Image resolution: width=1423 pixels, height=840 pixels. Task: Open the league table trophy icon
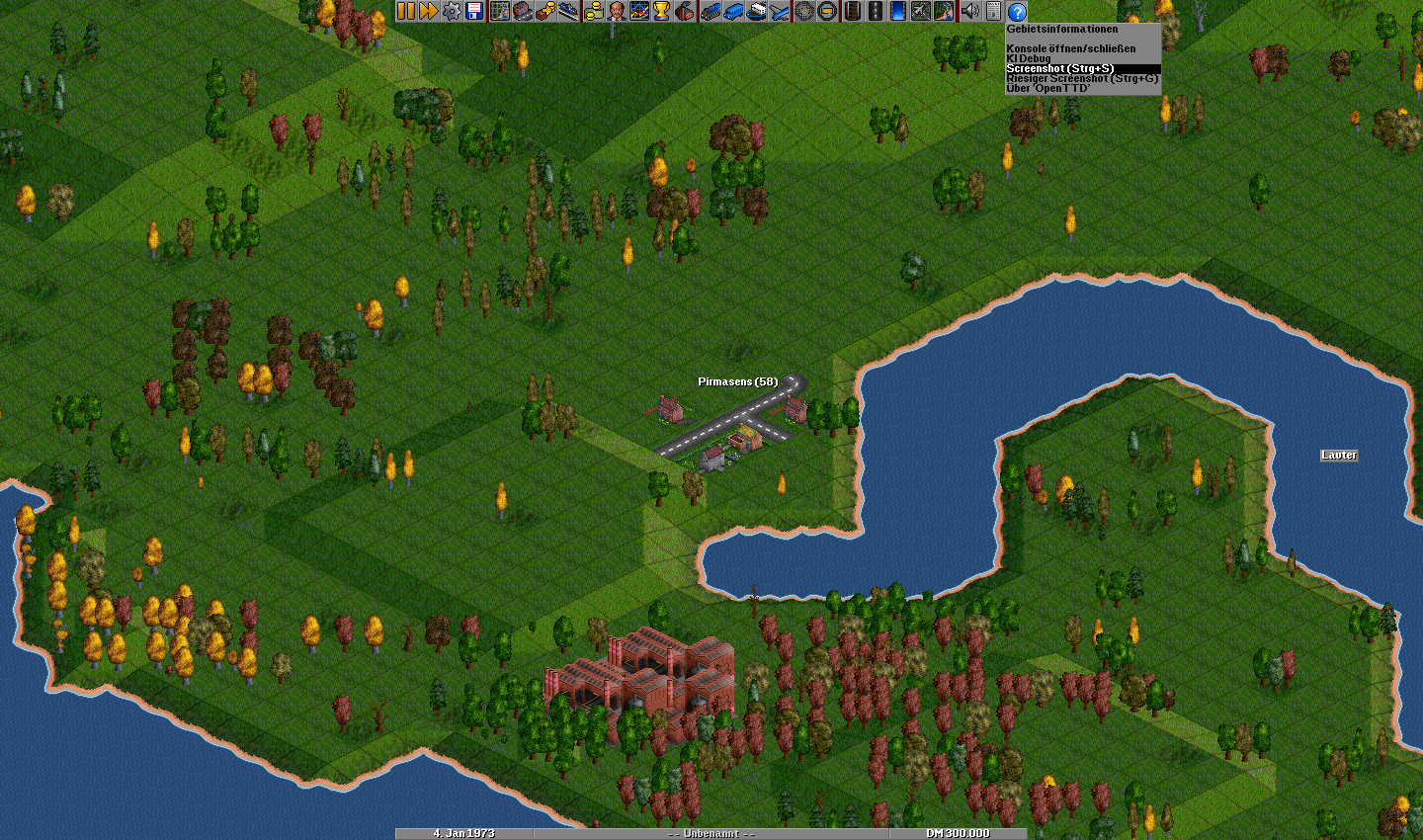point(662,11)
